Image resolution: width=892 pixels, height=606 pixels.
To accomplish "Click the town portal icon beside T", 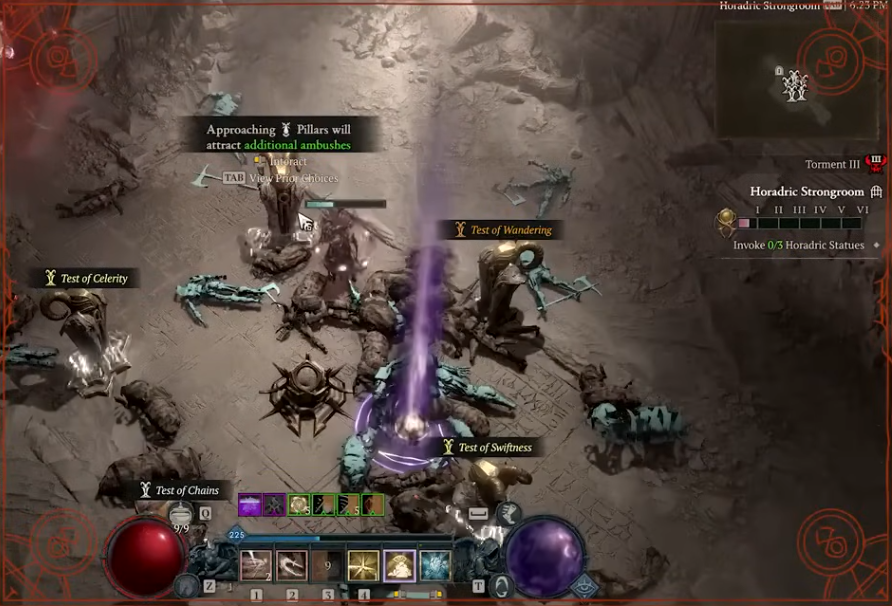I will pyautogui.click(x=502, y=586).
